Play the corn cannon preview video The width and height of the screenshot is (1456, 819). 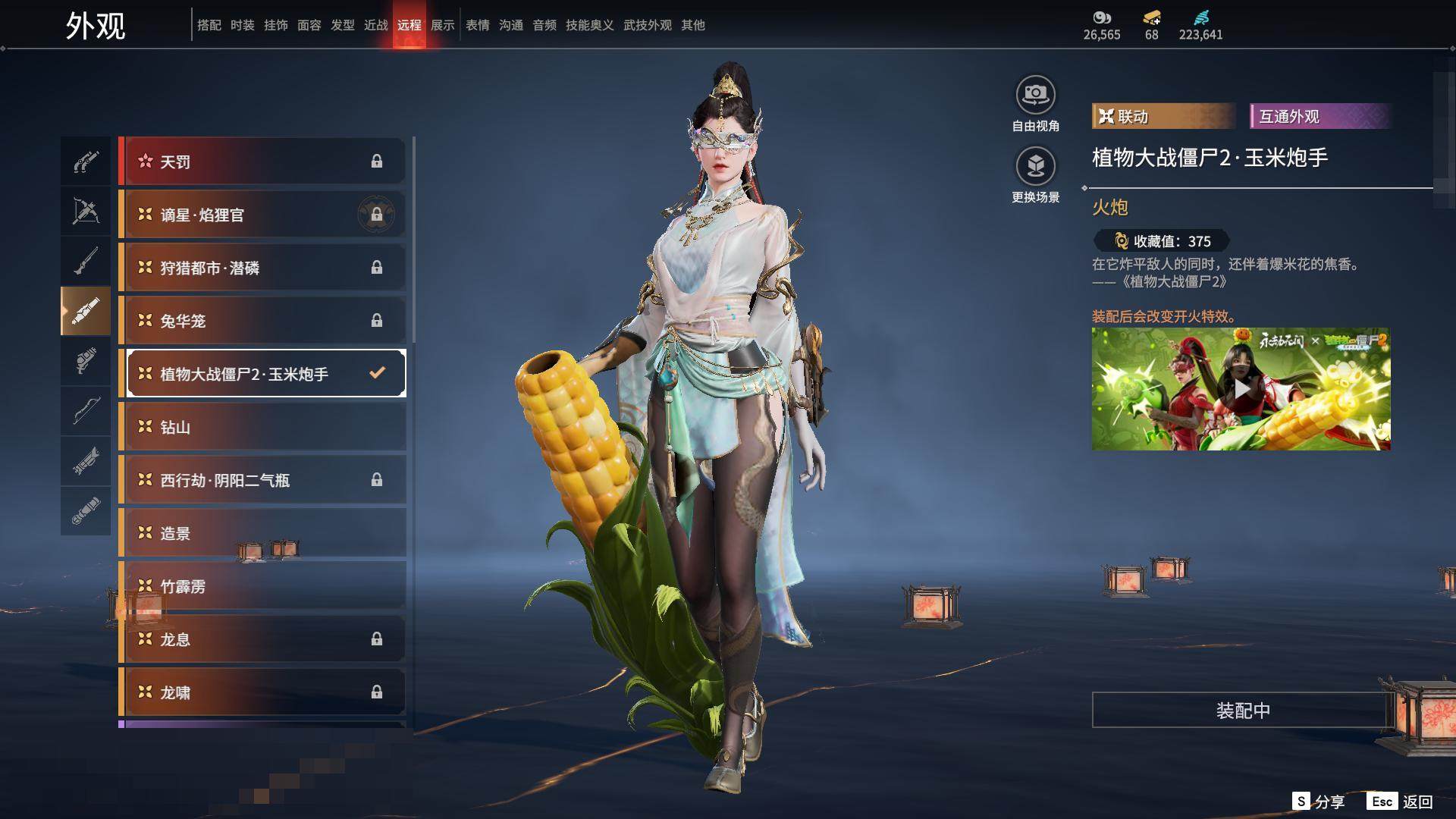[1241, 389]
